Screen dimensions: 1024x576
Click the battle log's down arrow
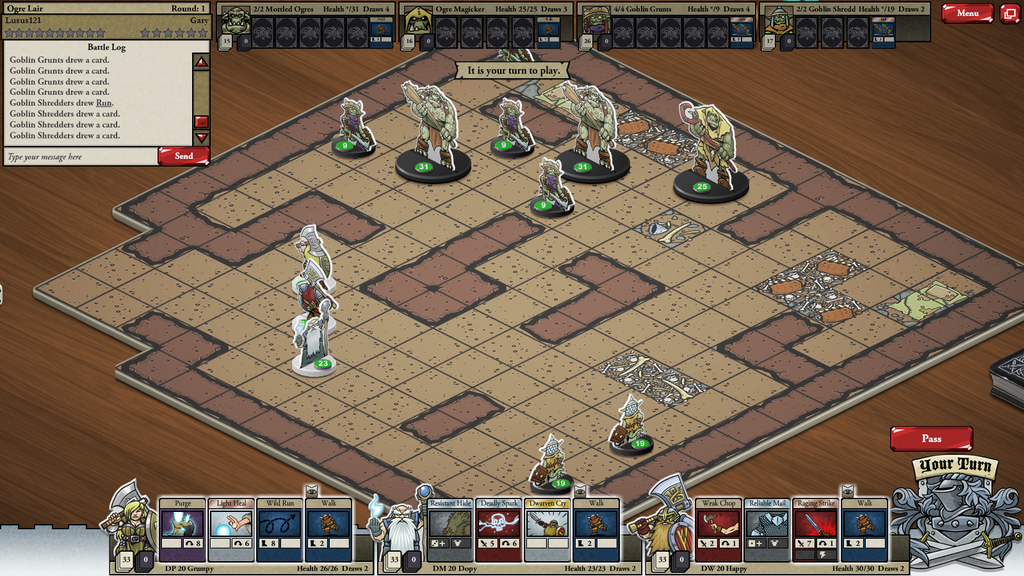[x=201, y=138]
